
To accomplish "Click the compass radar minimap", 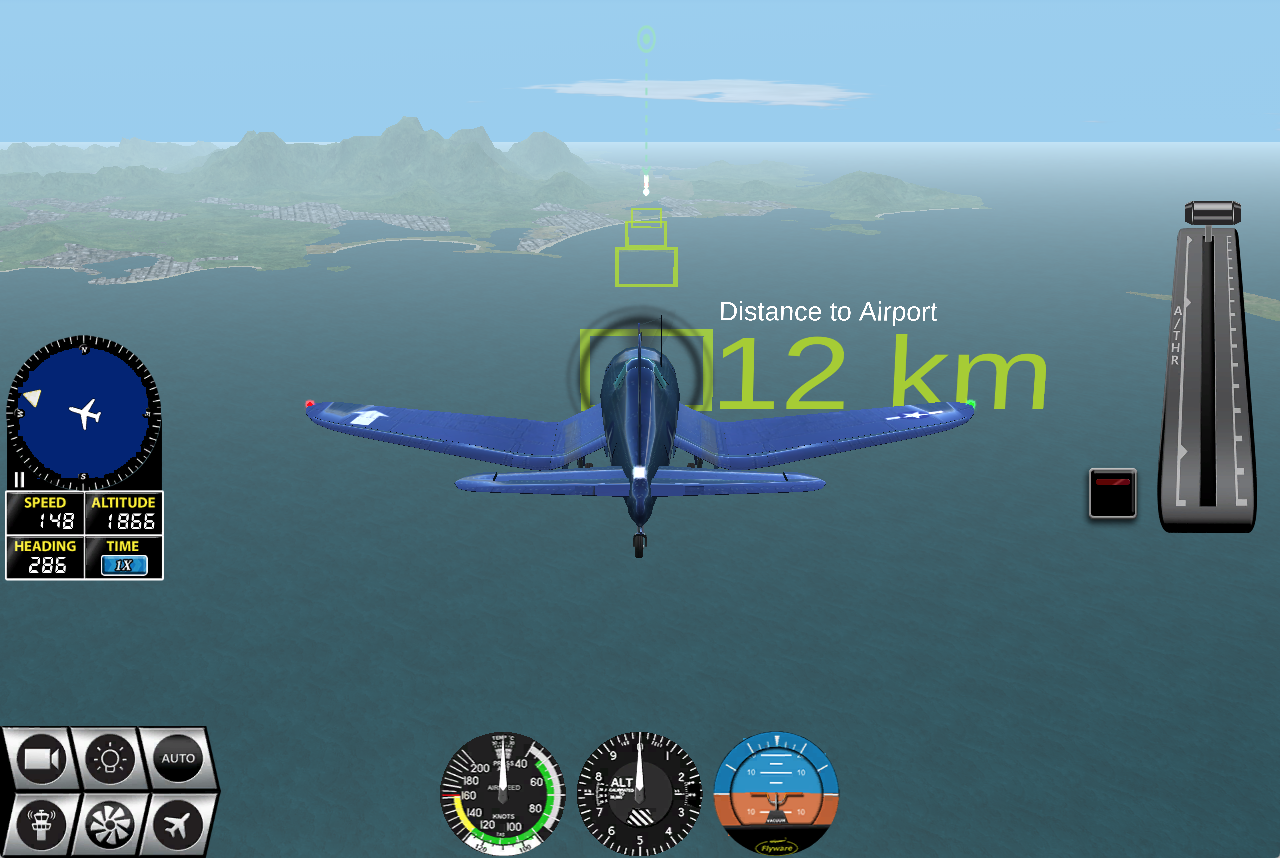I will click(84, 412).
